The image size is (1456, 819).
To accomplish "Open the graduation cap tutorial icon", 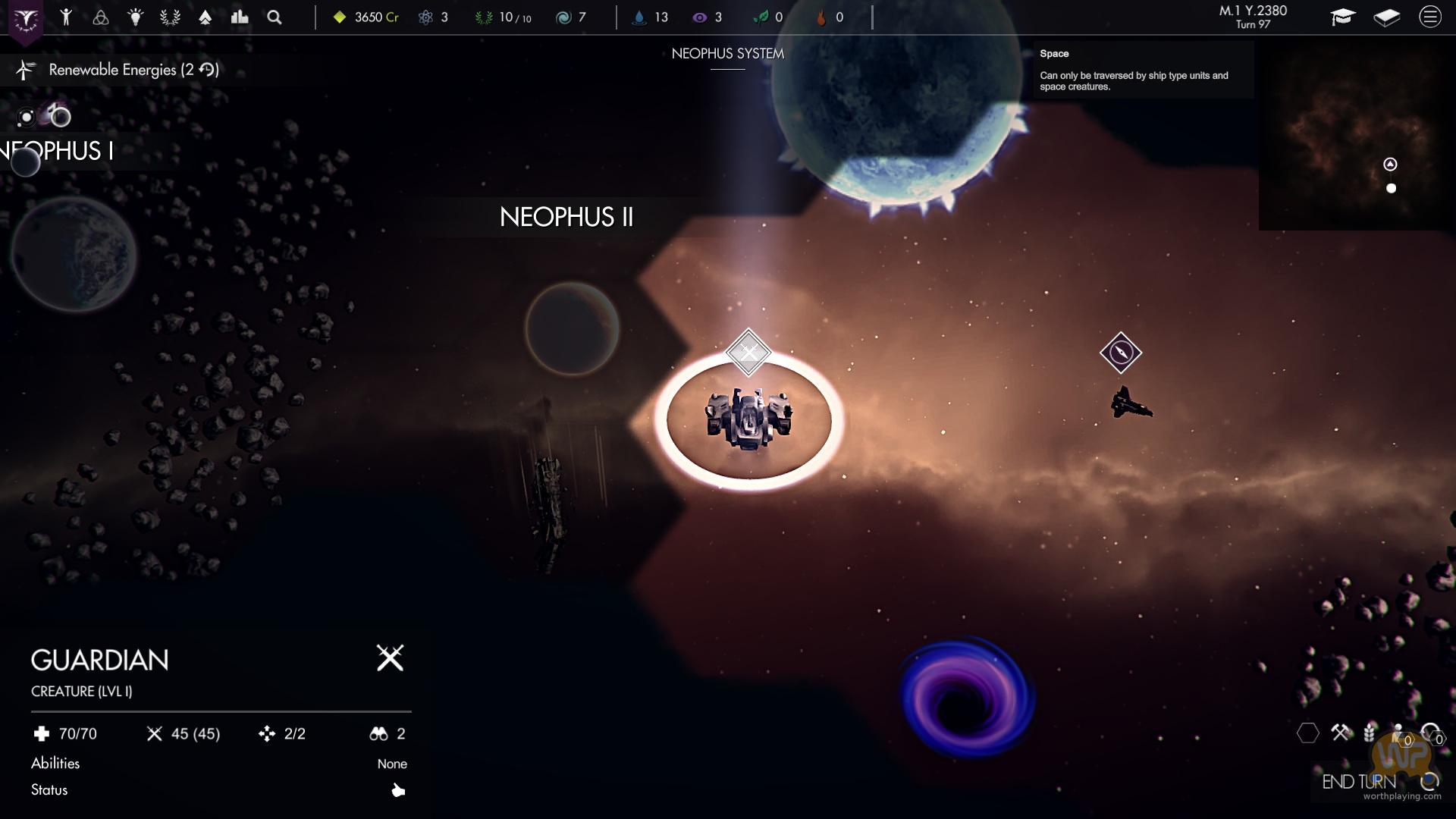I will click(1343, 17).
